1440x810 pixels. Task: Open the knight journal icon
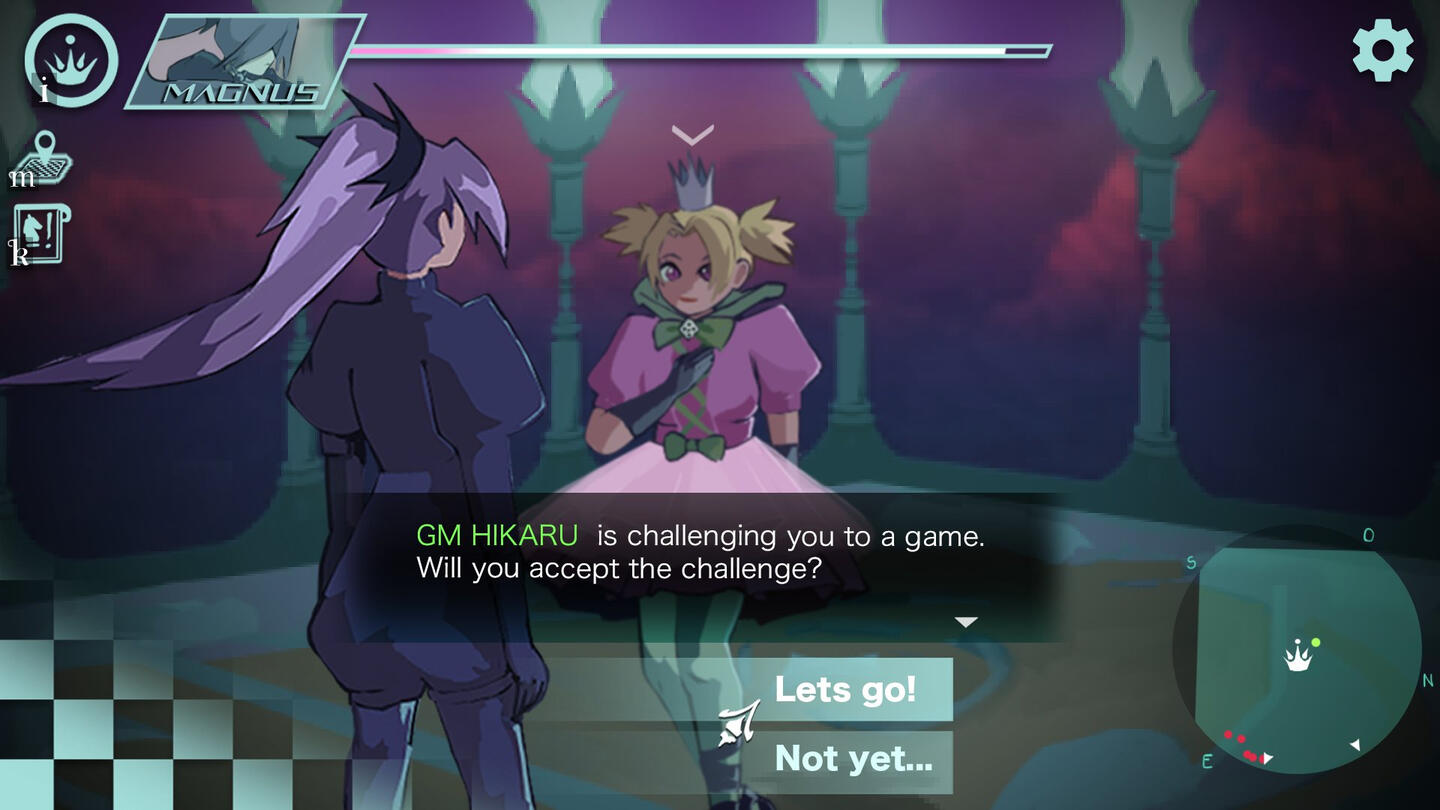42,234
